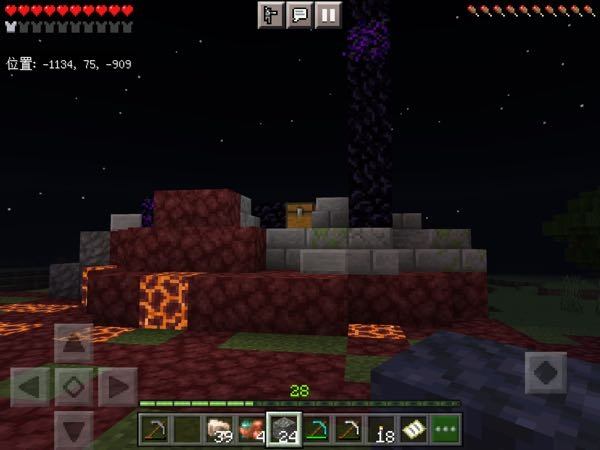Select the stone block stack of 24
The width and height of the screenshot is (600, 450).
pyautogui.click(x=284, y=430)
